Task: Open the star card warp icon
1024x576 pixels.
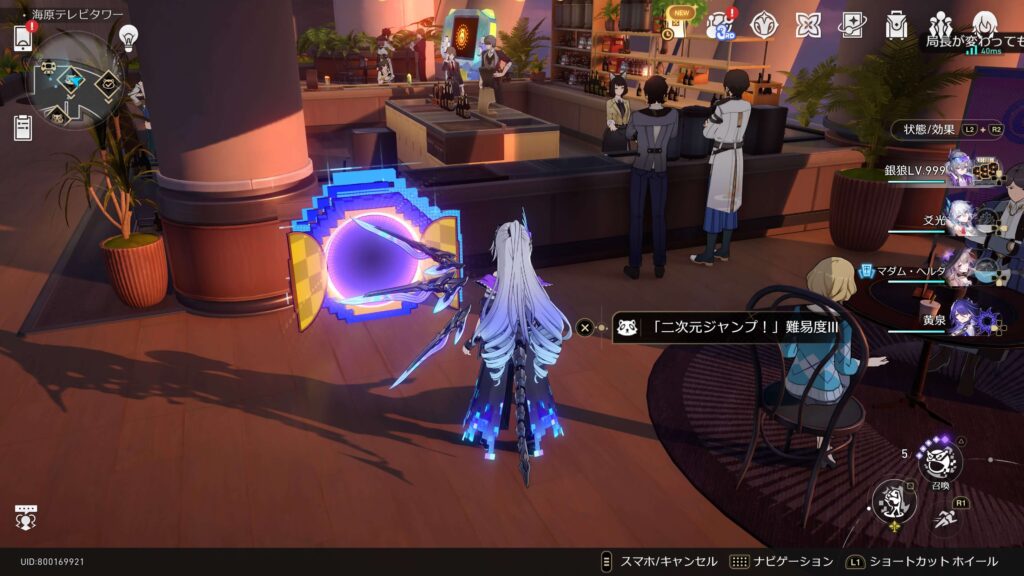Action: coord(852,24)
